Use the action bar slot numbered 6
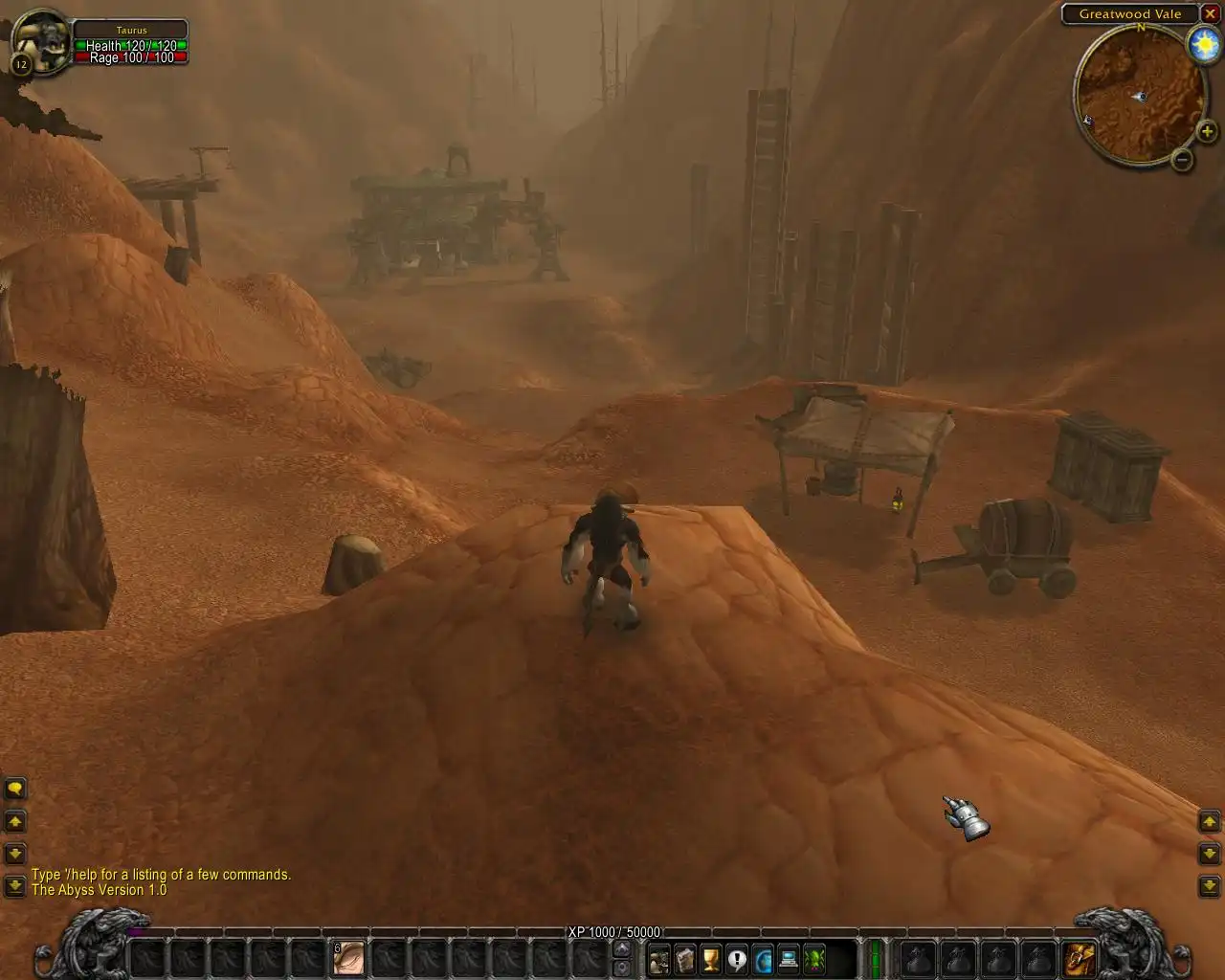The image size is (1225, 980). click(x=348, y=957)
